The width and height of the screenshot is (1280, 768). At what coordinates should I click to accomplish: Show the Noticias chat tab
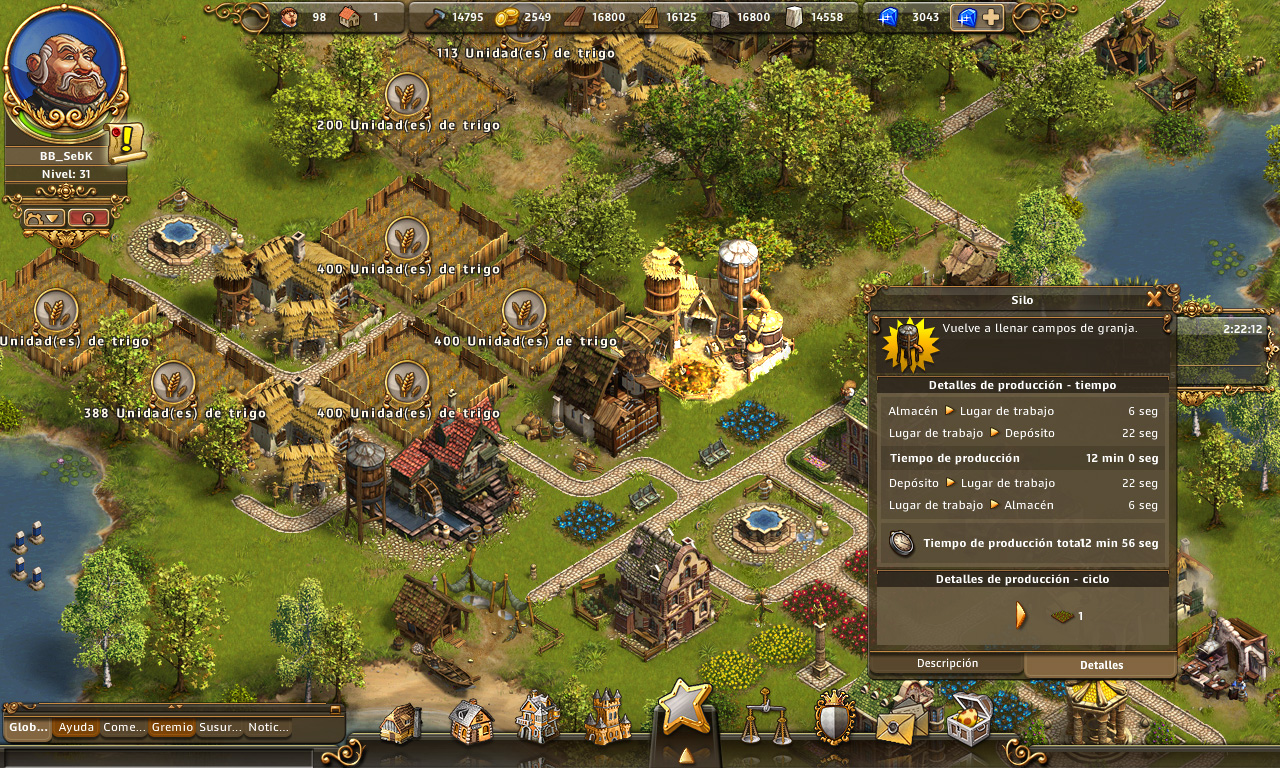[x=268, y=728]
